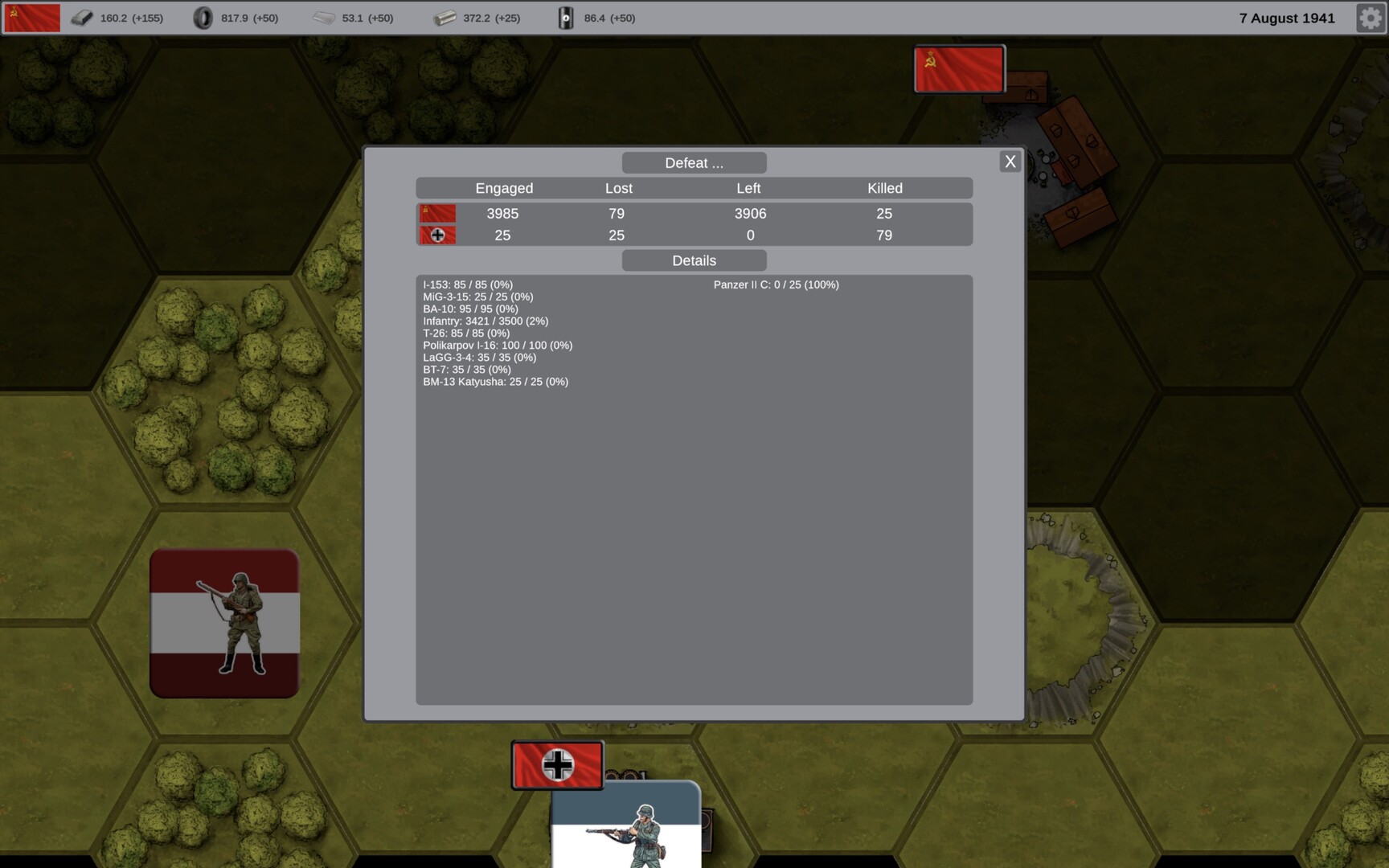Image resolution: width=1389 pixels, height=868 pixels.
Task: Select the red infantry unit card
Action: point(224,621)
